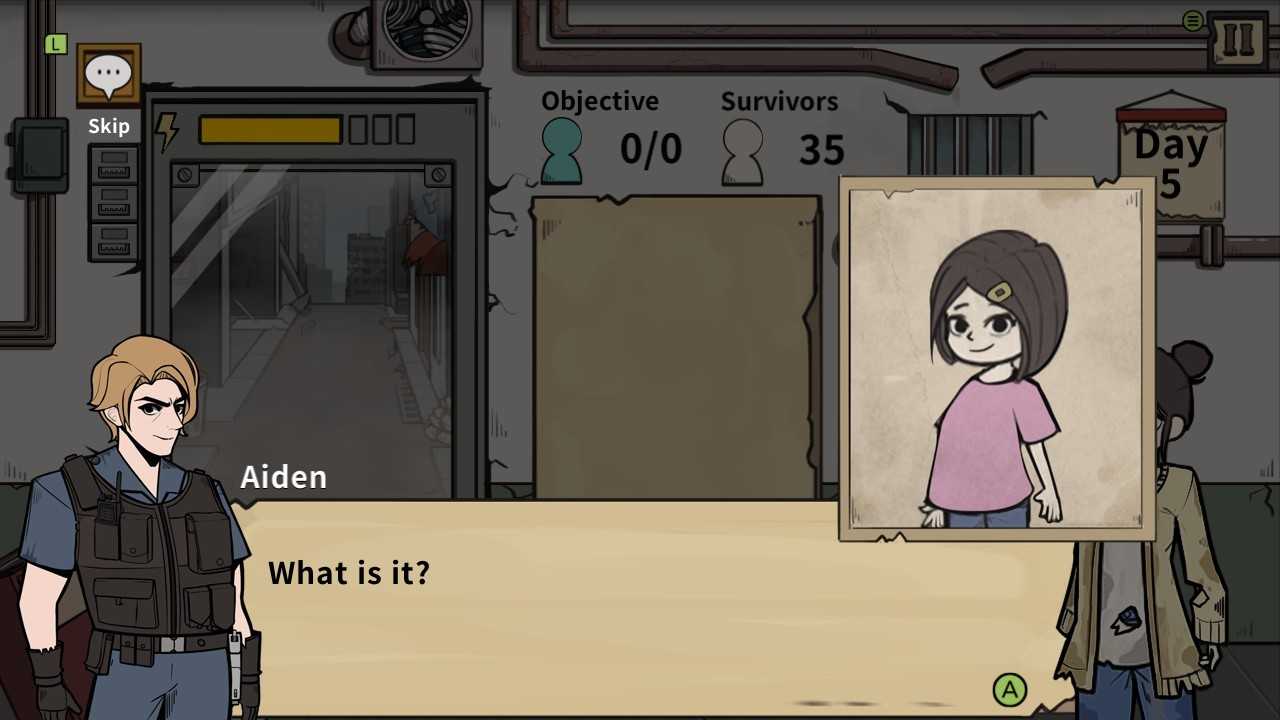Select the white Survivors figure icon
1280x720 pixels.
coord(742,148)
